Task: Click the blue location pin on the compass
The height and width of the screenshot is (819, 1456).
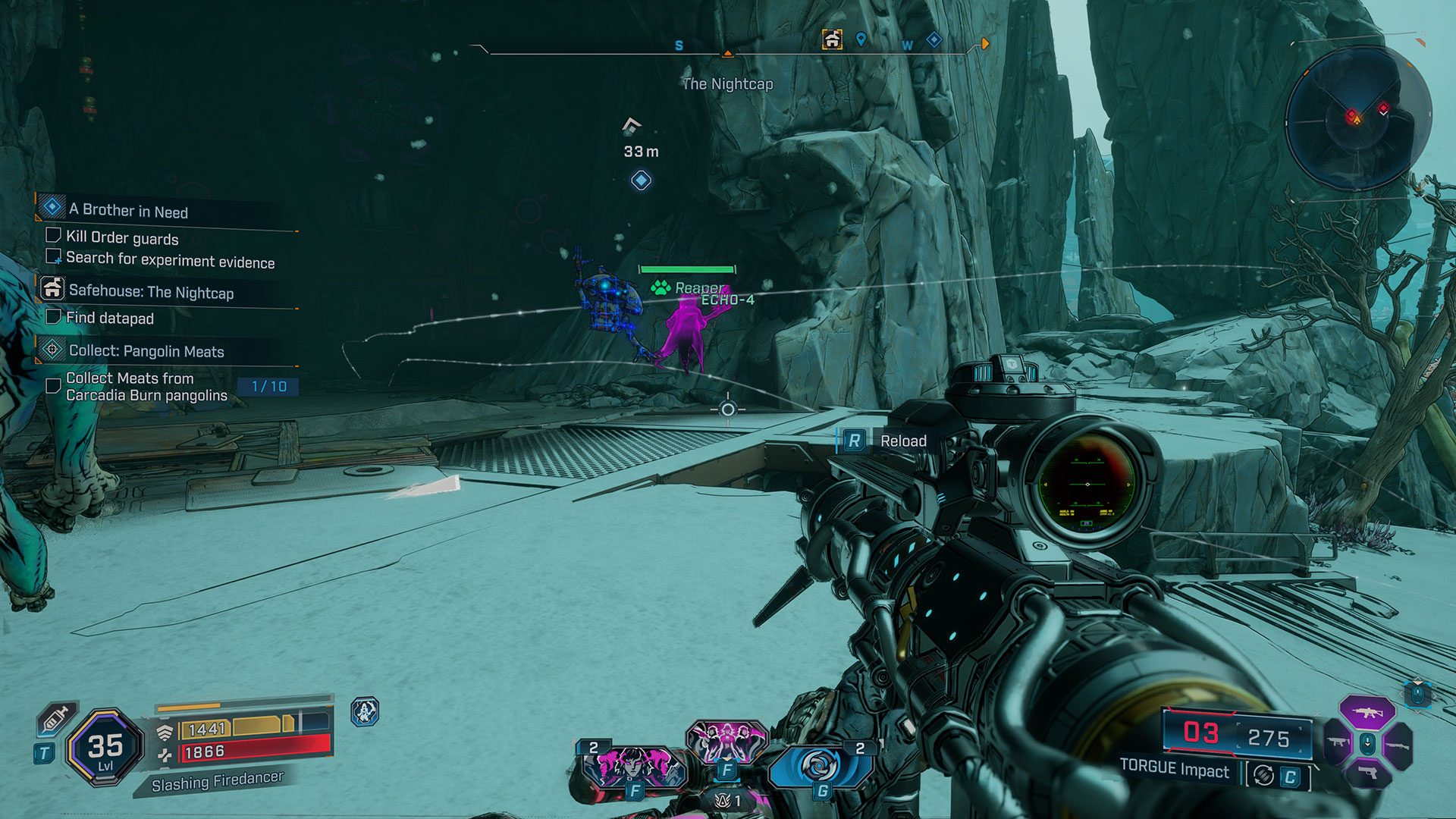Action: click(861, 39)
